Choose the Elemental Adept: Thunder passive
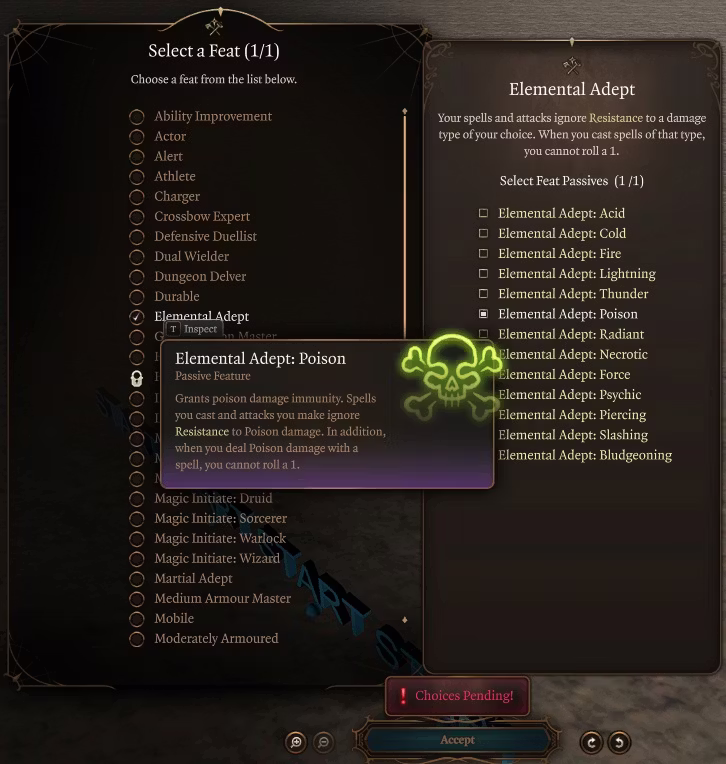 click(x=484, y=294)
